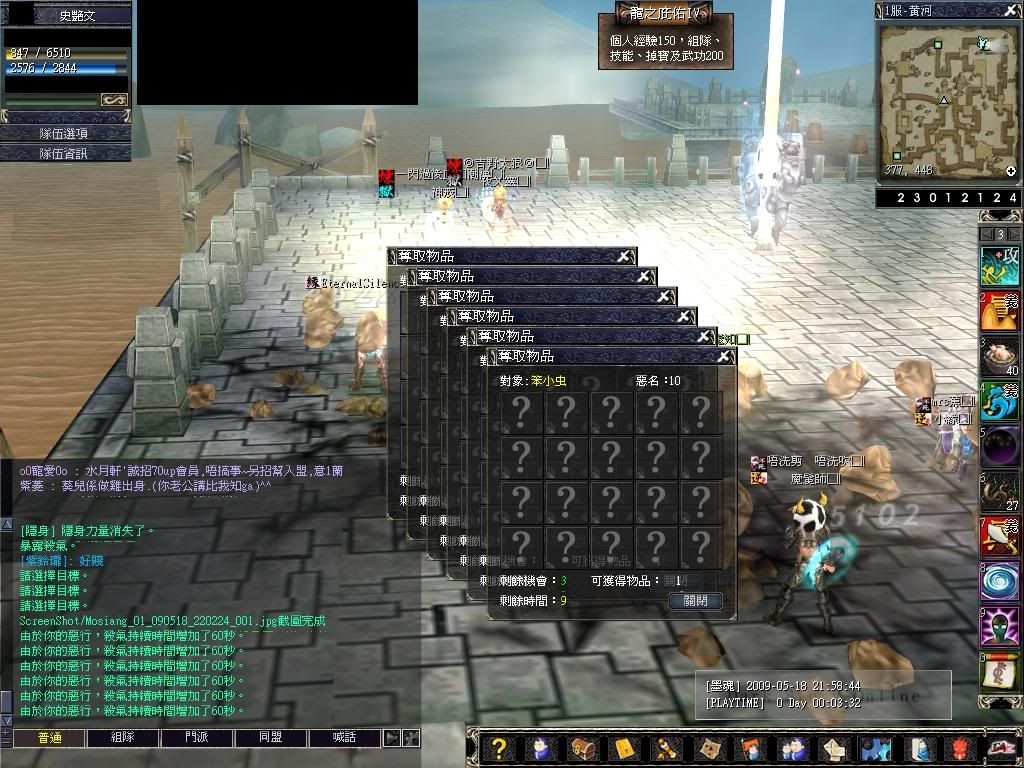Open 隊伍資訊 team info
The width and height of the screenshot is (1024, 768).
65,153
